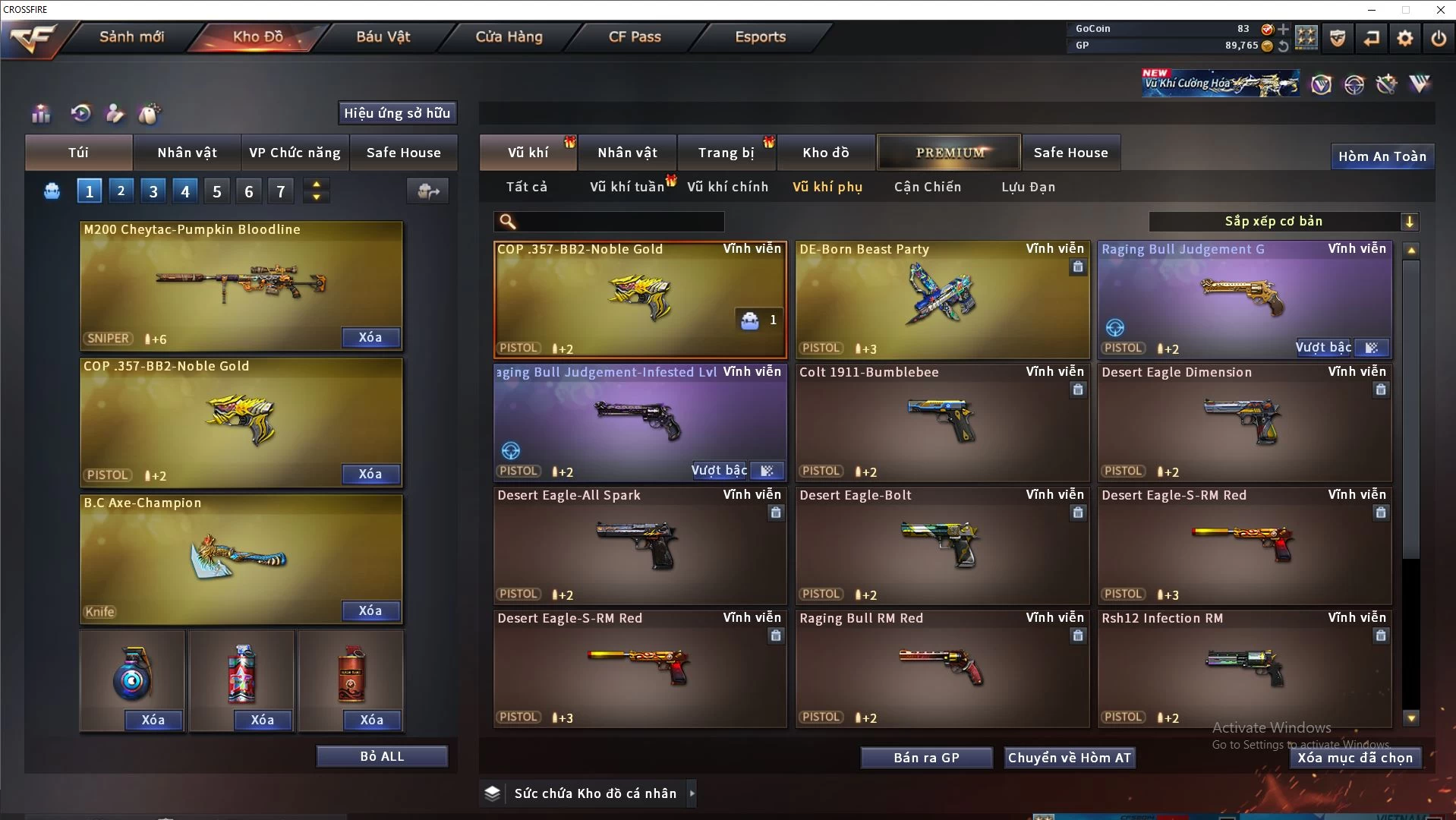Select the PREMIUM storage tab
The height and width of the screenshot is (820, 1456).
click(x=949, y=153)
